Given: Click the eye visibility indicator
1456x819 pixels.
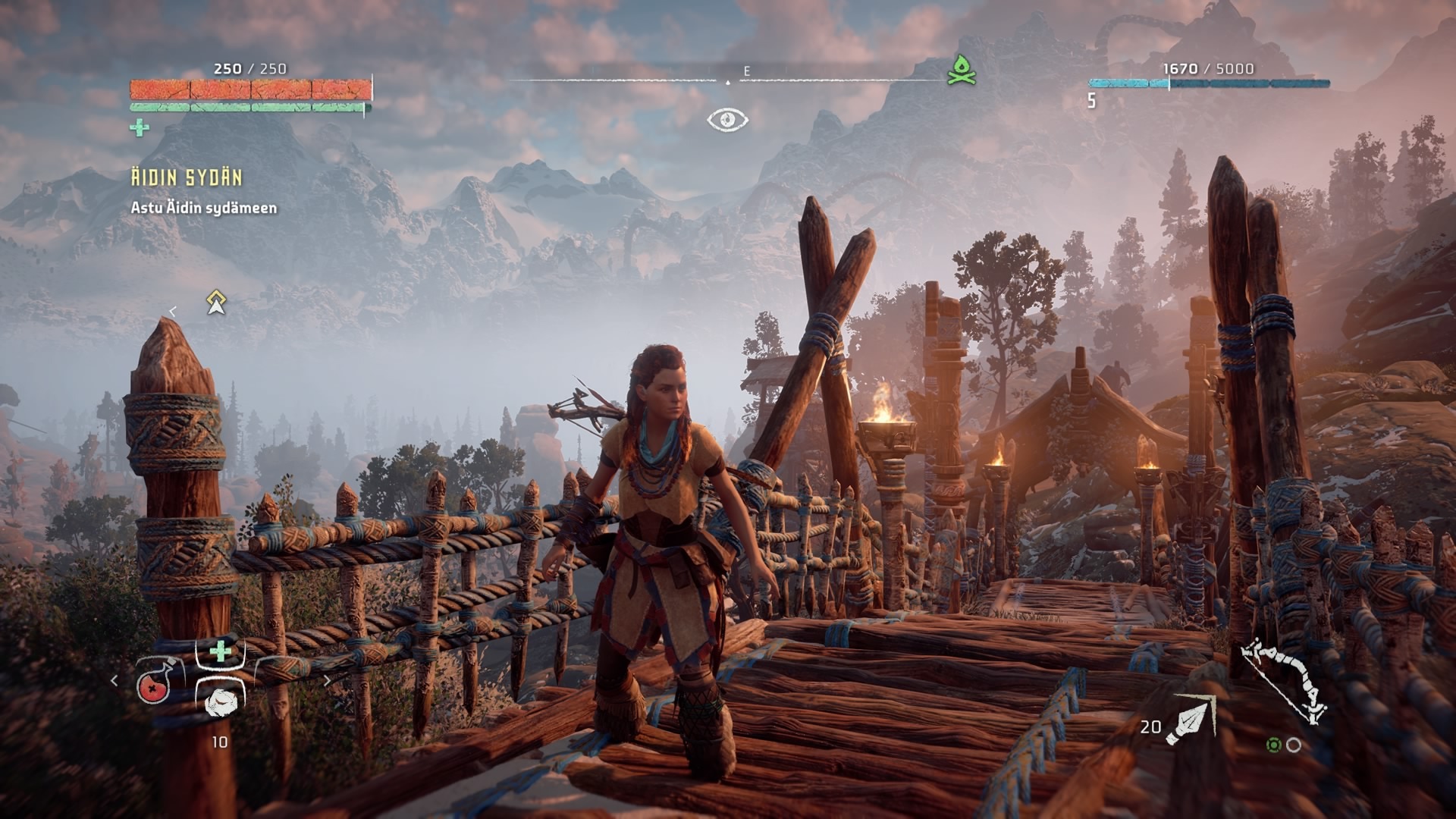Looking at the screenshot, I should pyautogui.click(x=727, y=120).
